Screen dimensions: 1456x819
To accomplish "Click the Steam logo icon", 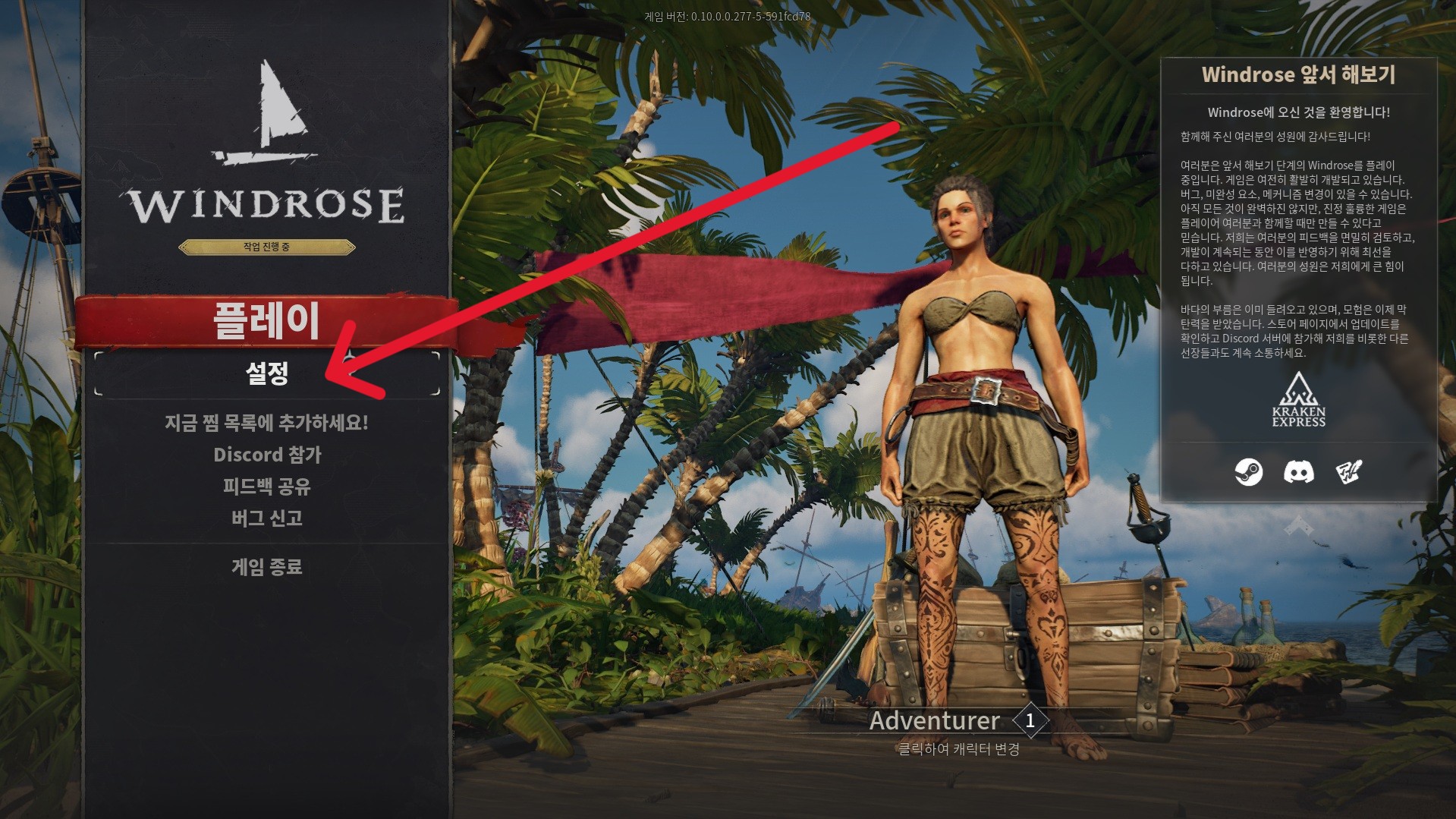I will [x=1248, y=472].
